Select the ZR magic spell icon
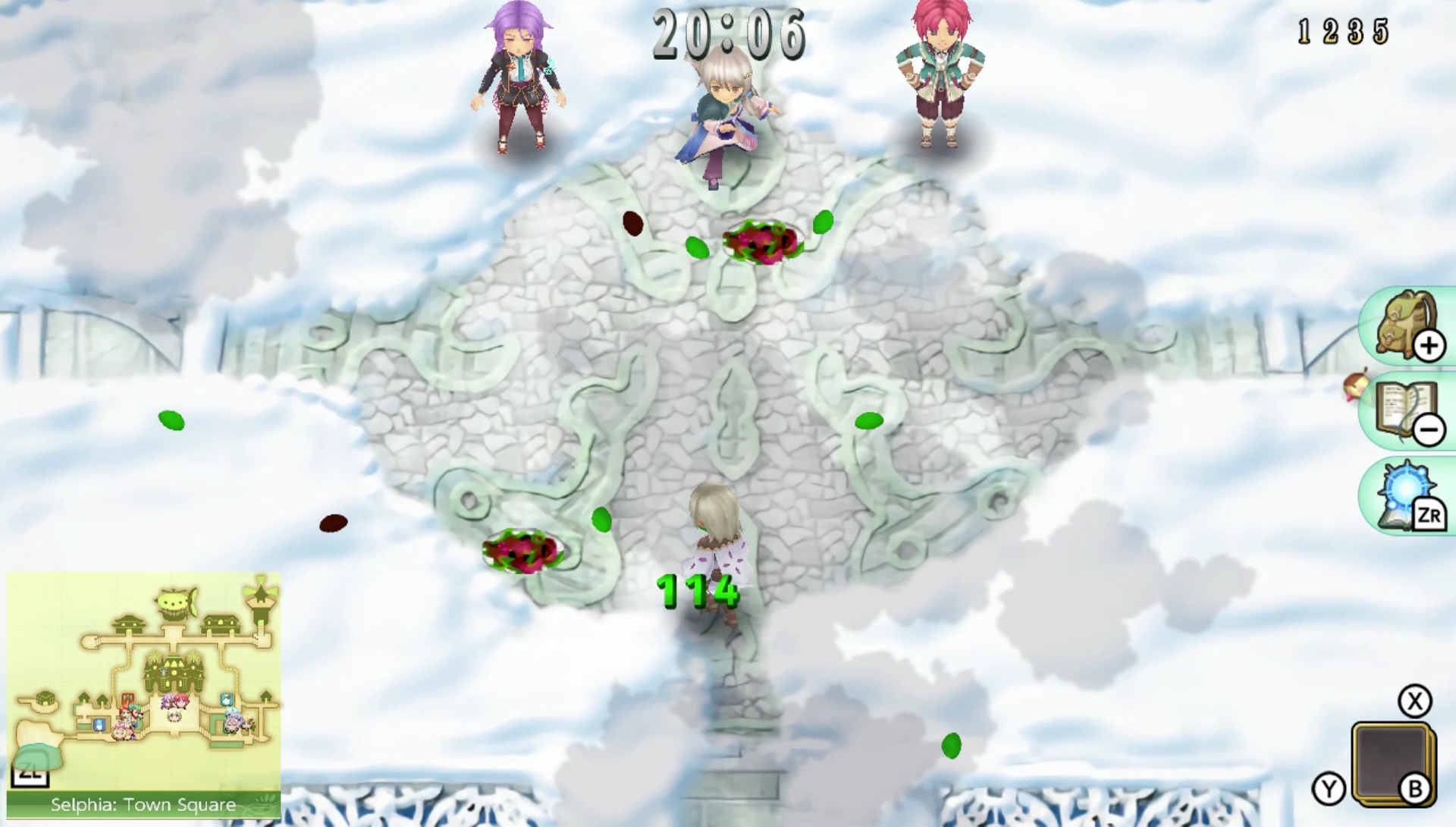The image size is (1456, 827). (1403, 489)
